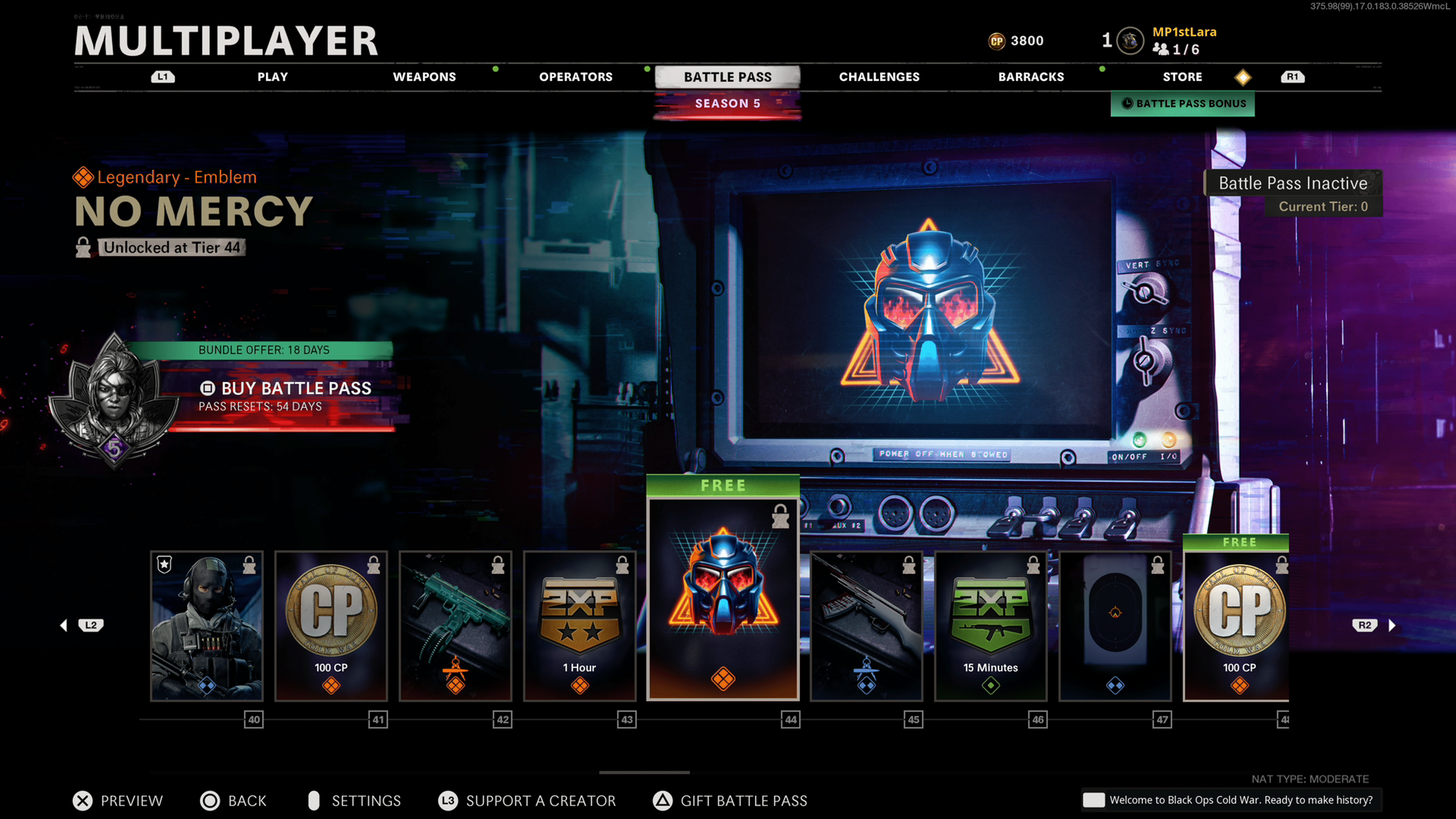Select the 15 Minutes weapon XP token

click(x=991, y=626)
